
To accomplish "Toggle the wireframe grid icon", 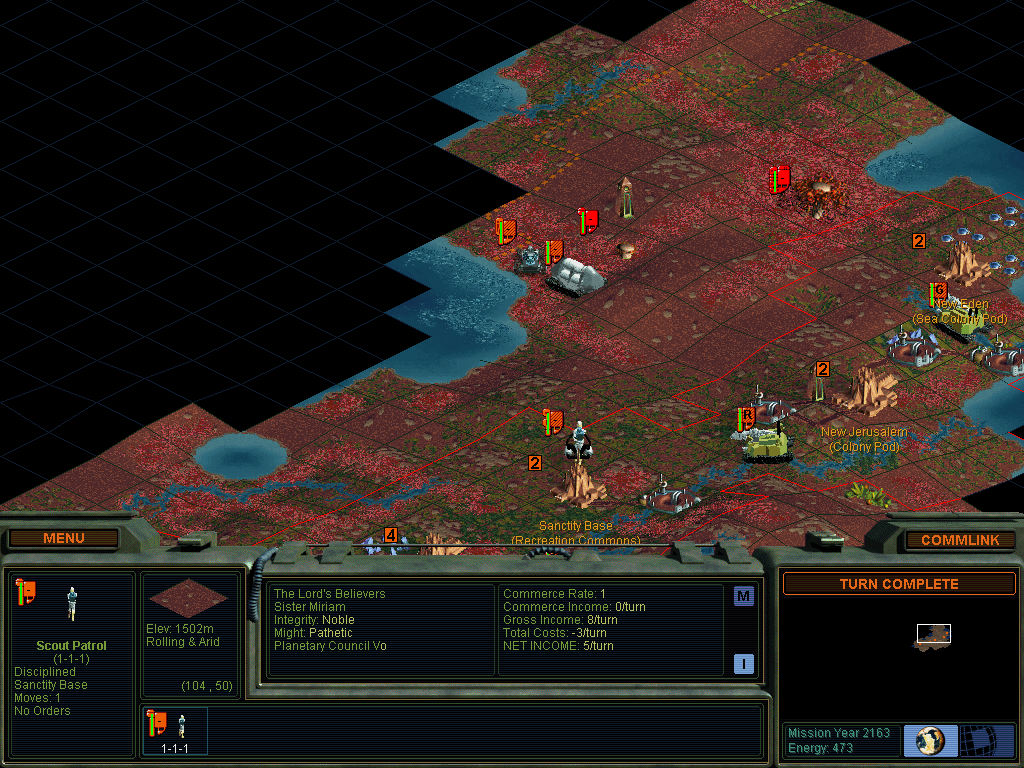I will 987,740.
